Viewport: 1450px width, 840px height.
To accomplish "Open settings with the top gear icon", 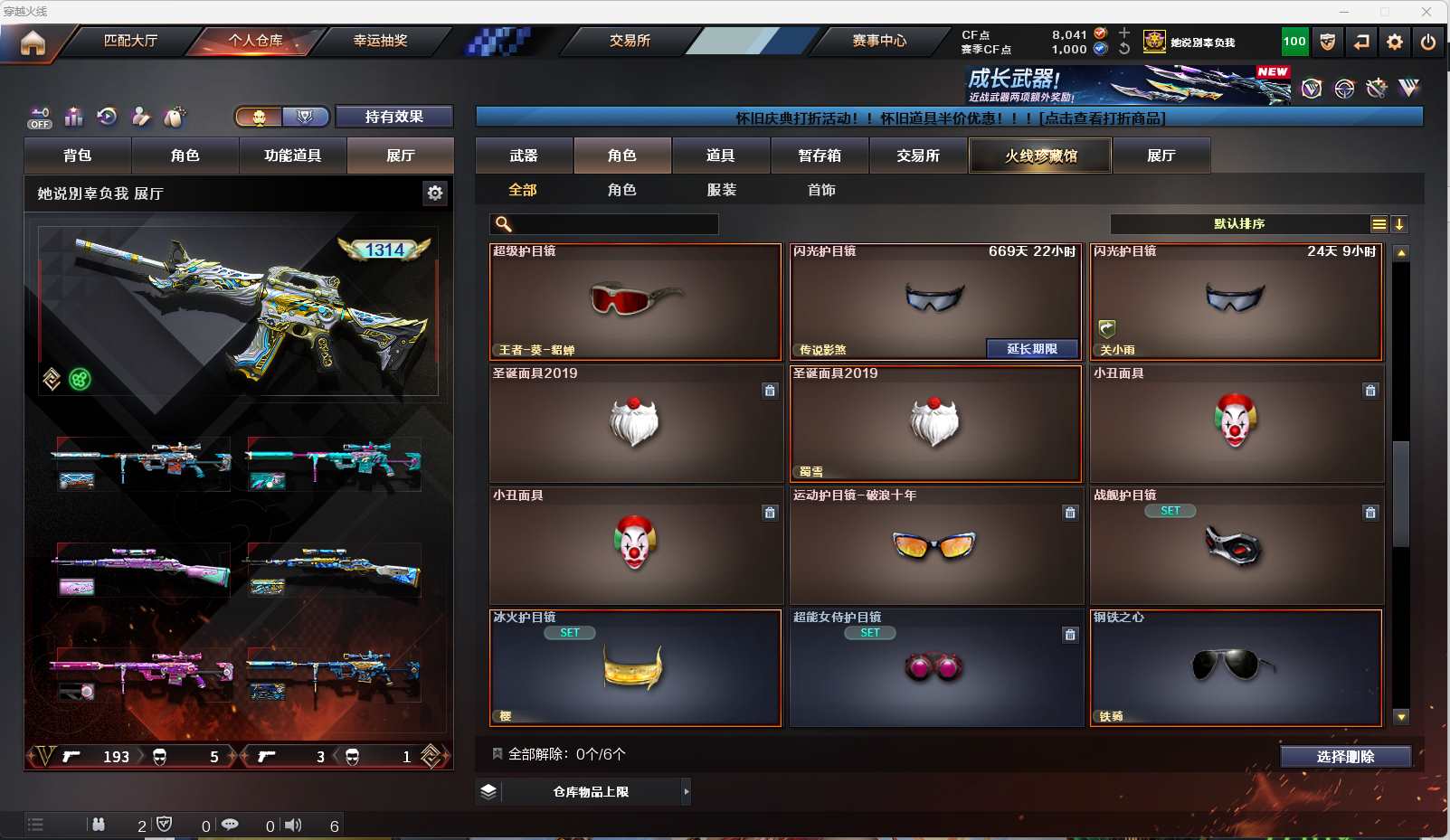I will [x=1395, y=42].
